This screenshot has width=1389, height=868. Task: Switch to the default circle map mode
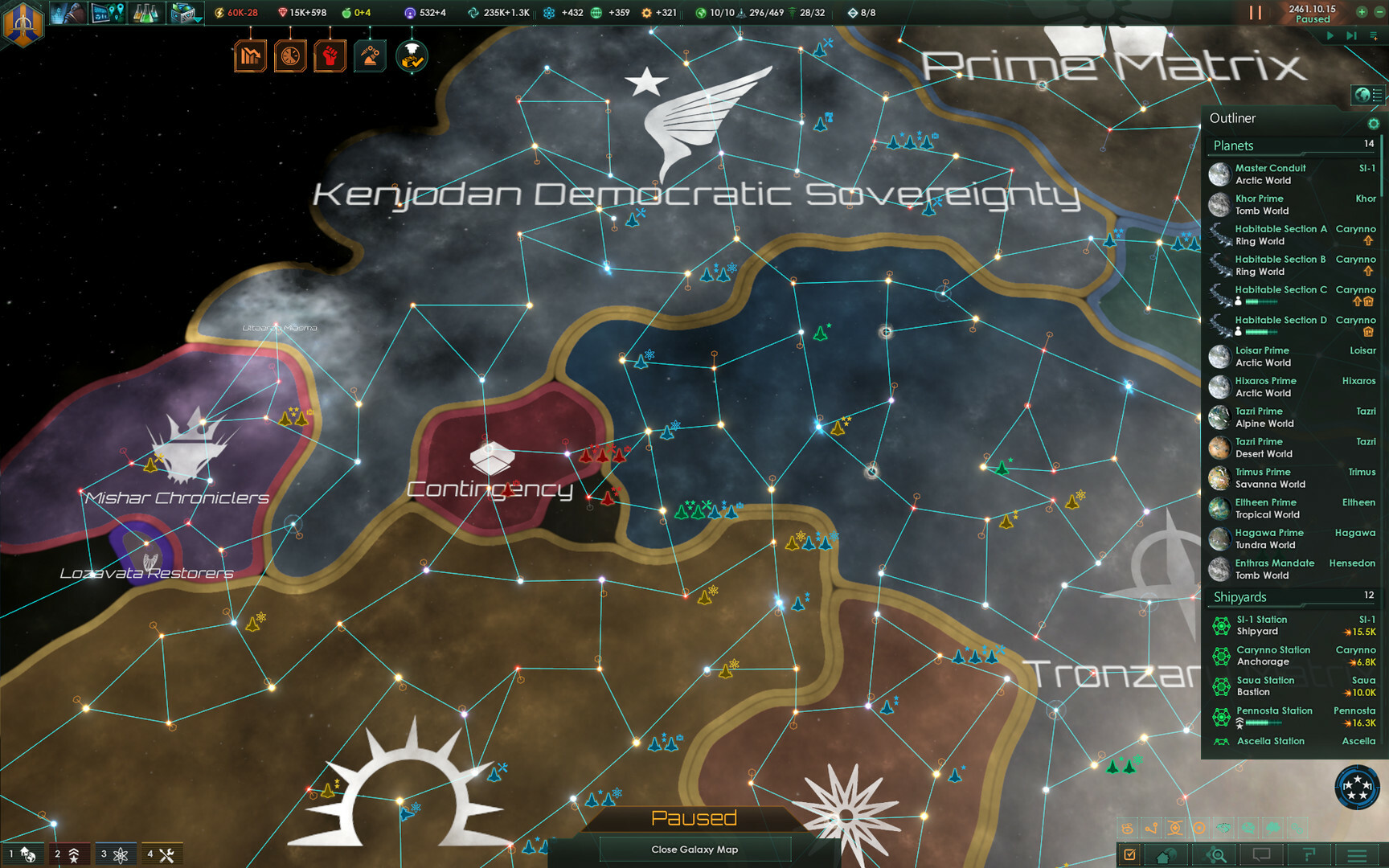tap(1199, 828)
